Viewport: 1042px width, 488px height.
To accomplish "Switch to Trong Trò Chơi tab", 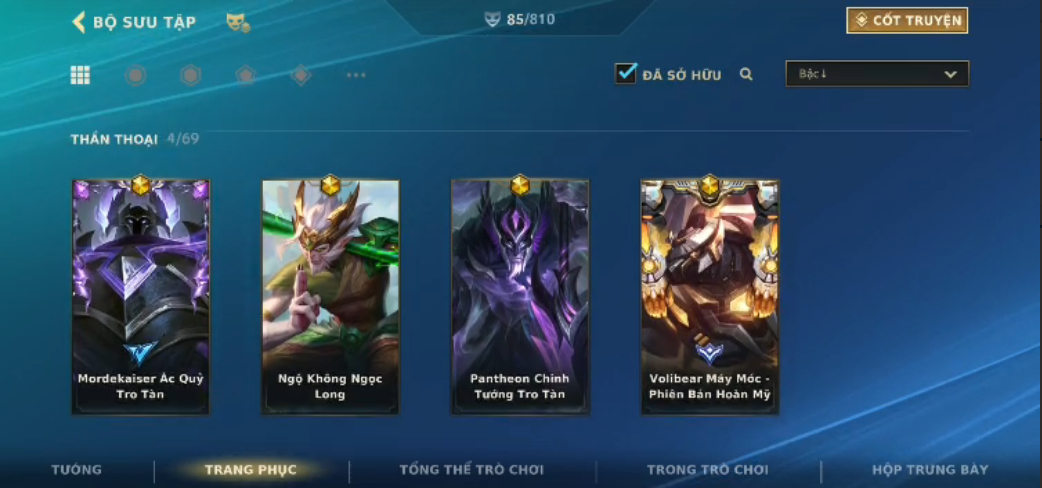I will pos(707,470).
